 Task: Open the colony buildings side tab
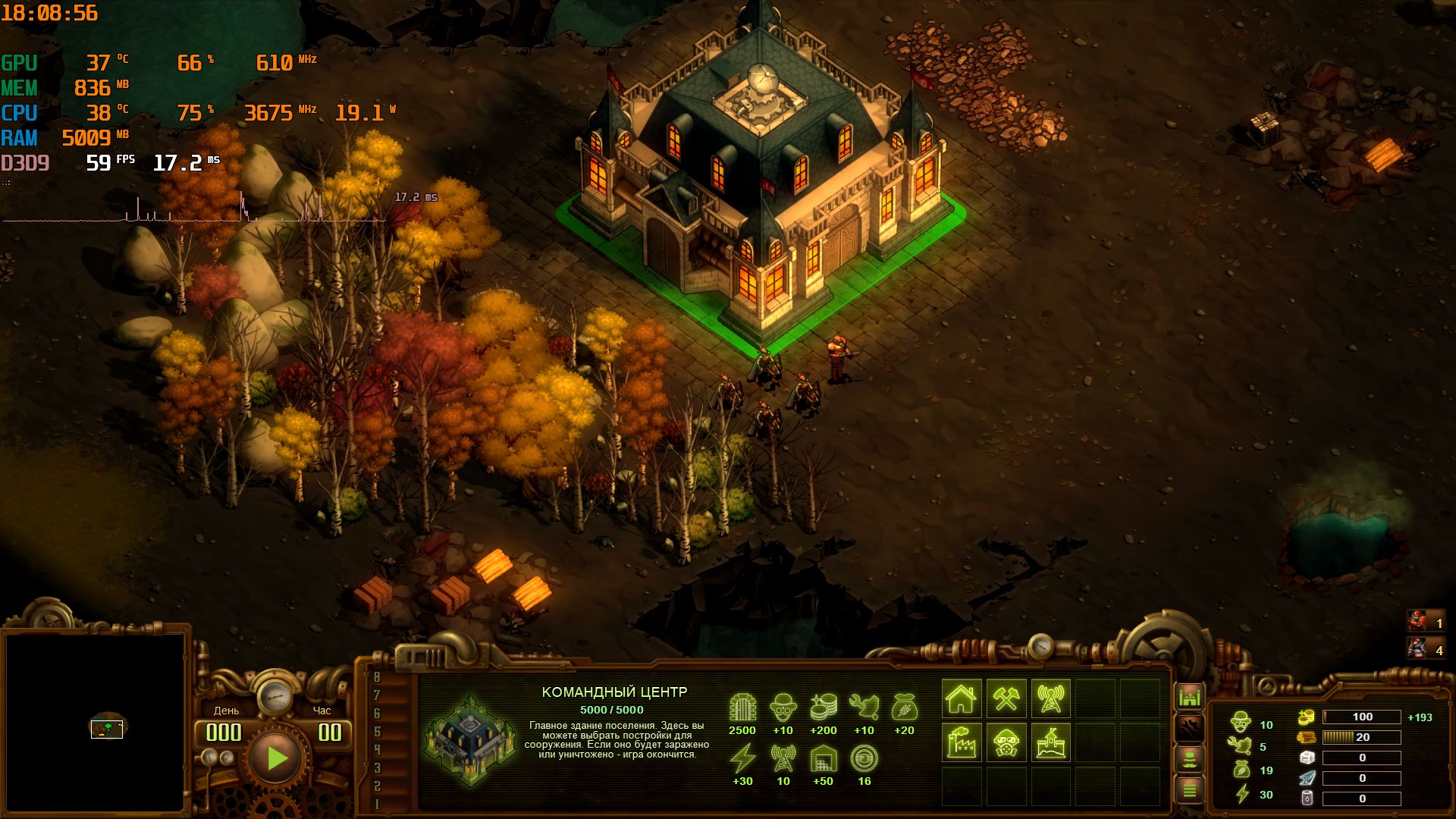tap(1190, 696)
